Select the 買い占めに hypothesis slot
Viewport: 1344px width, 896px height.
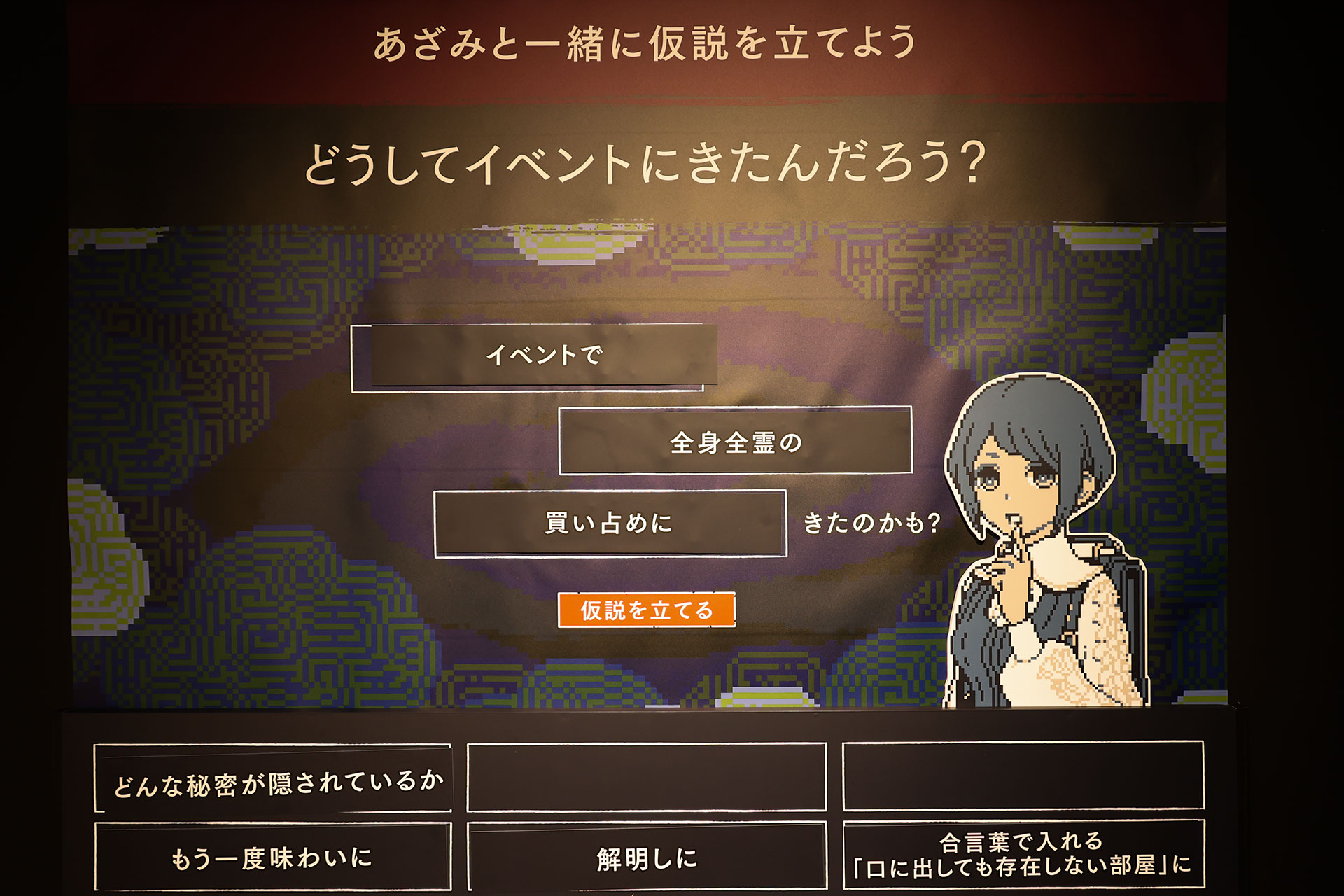610,524
